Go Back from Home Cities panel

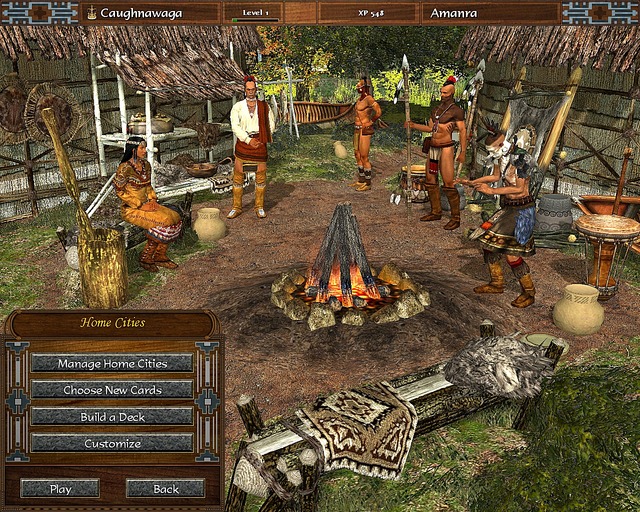pyautogui.click(x=166, y=489)
